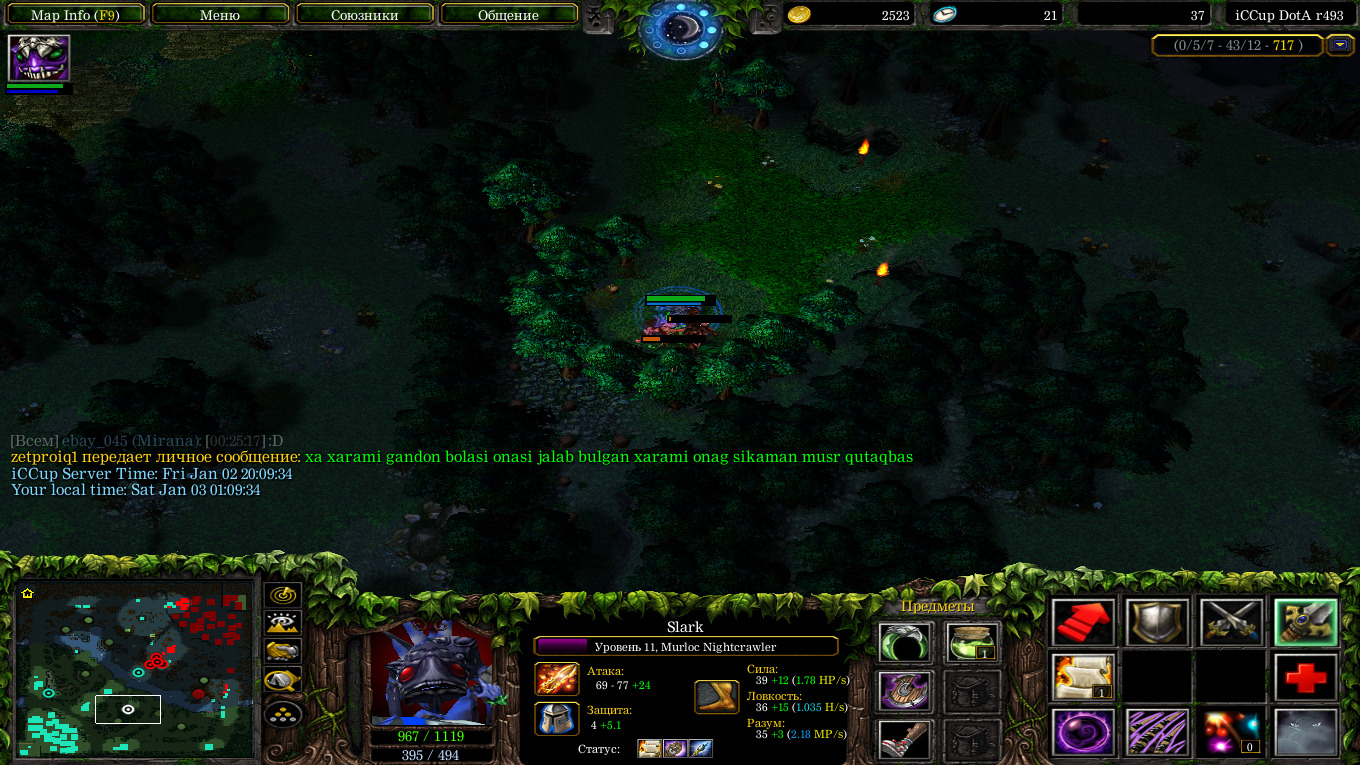1360x765 pixels.
Task: Use the green ring item in inventory
Action: [x=905, y=642]
